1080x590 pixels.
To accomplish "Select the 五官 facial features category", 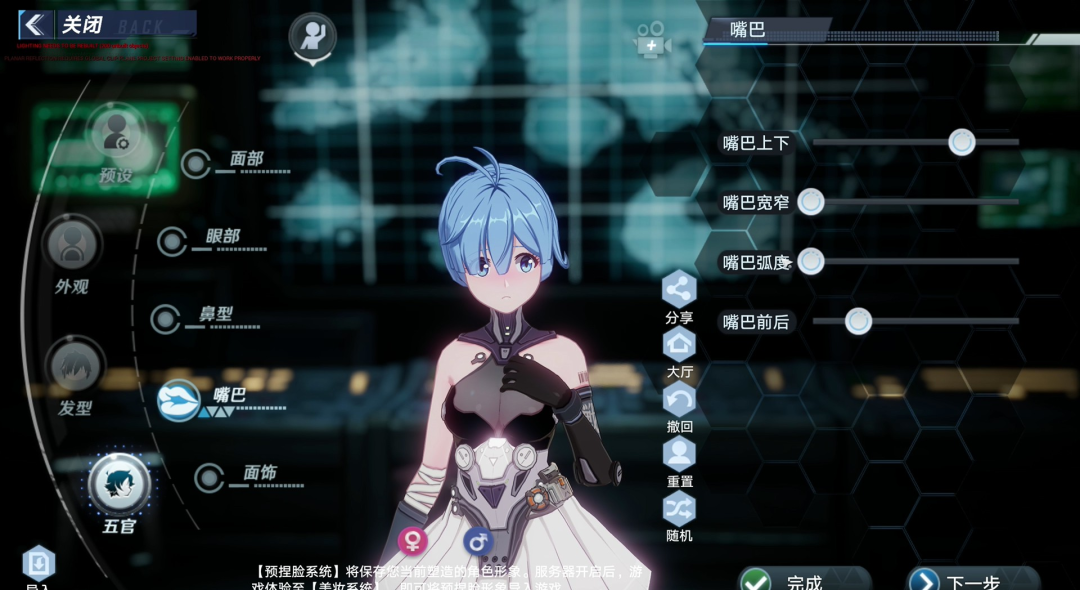I will 119,484.
